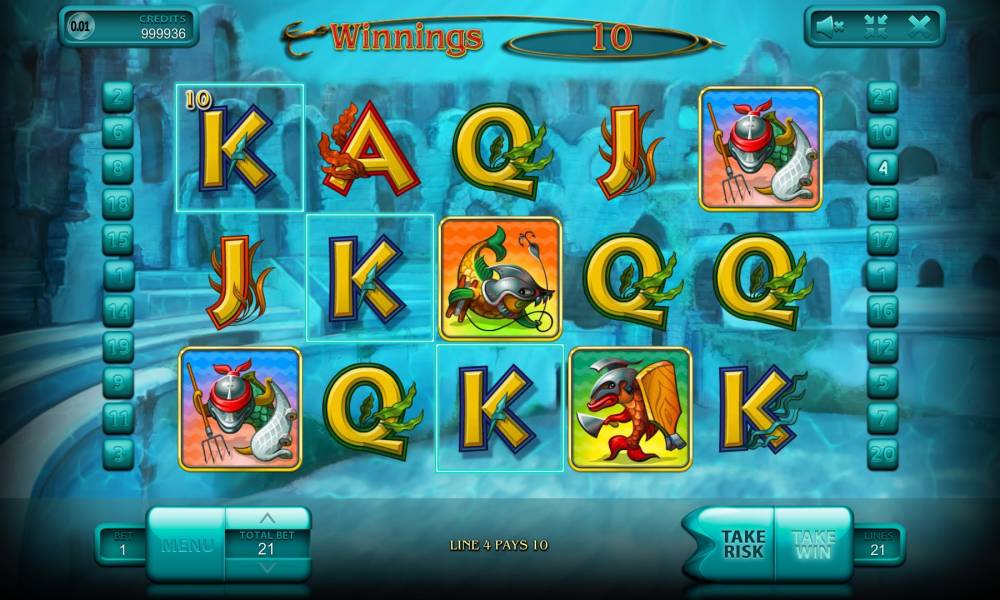The height and width of the screenshot is (600, 1000).
Task: Click the 0.01 coin value chip
Action: coord(78,27)
